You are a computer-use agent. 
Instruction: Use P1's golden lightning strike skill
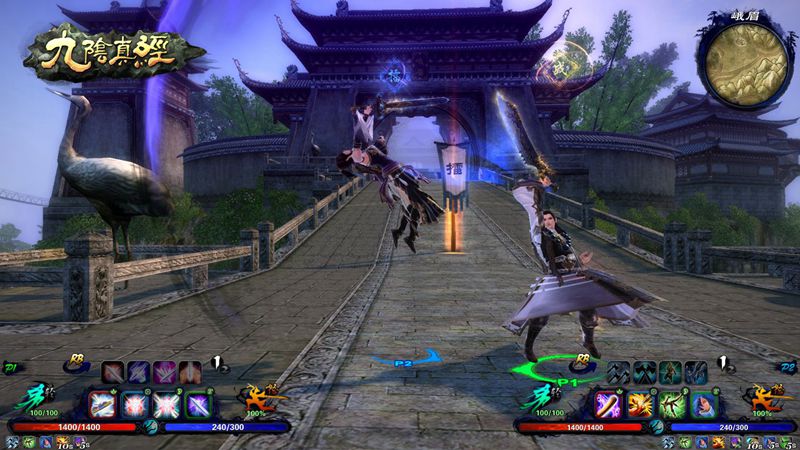[641, 404]
